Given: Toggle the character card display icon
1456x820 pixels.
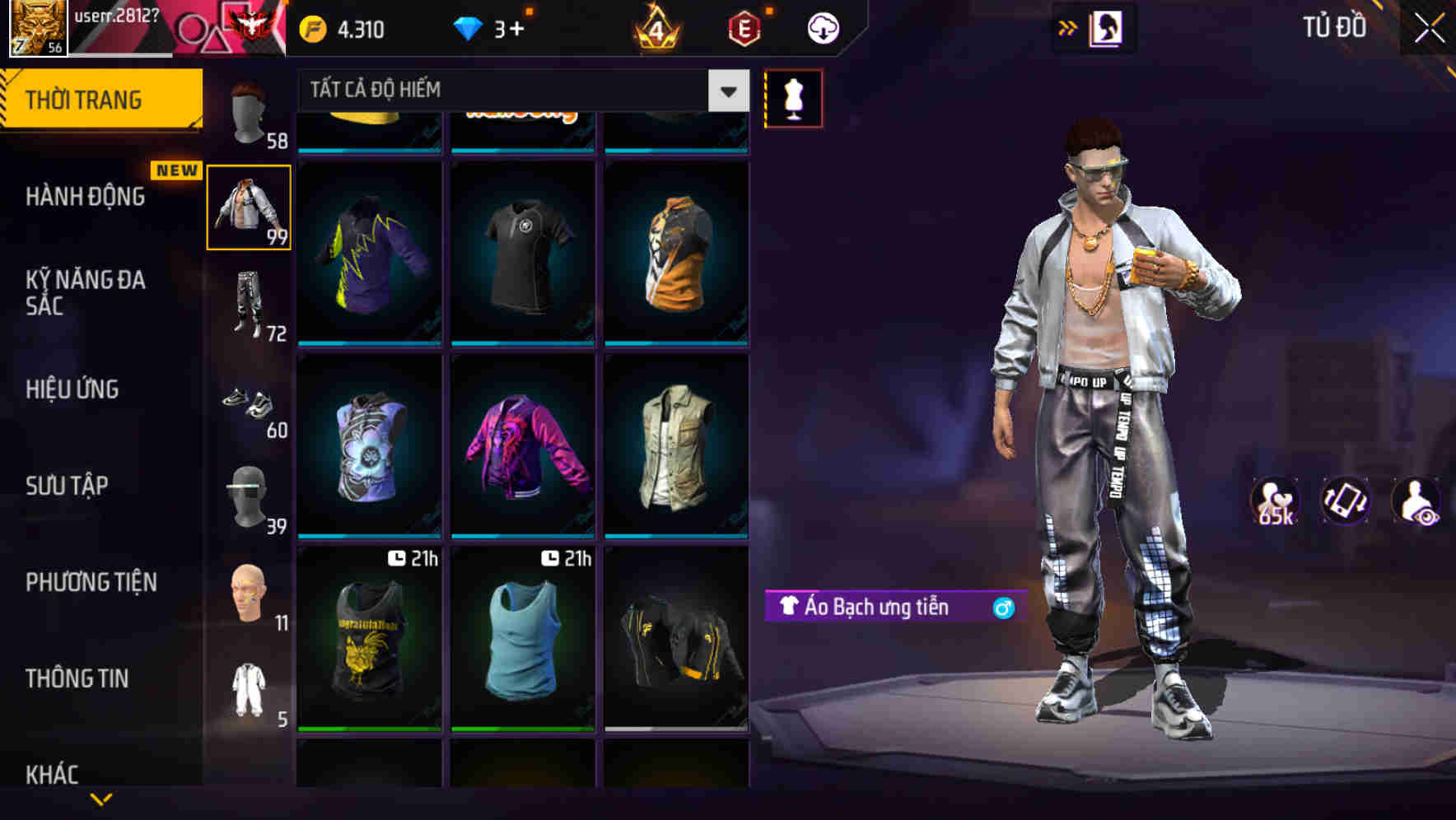Looking at the screenshot, I should [x=1107, y=27].
